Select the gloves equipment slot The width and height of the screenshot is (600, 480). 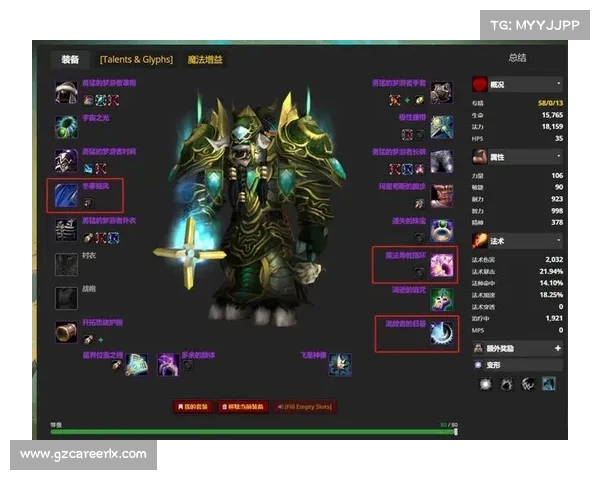coord(441,92)
